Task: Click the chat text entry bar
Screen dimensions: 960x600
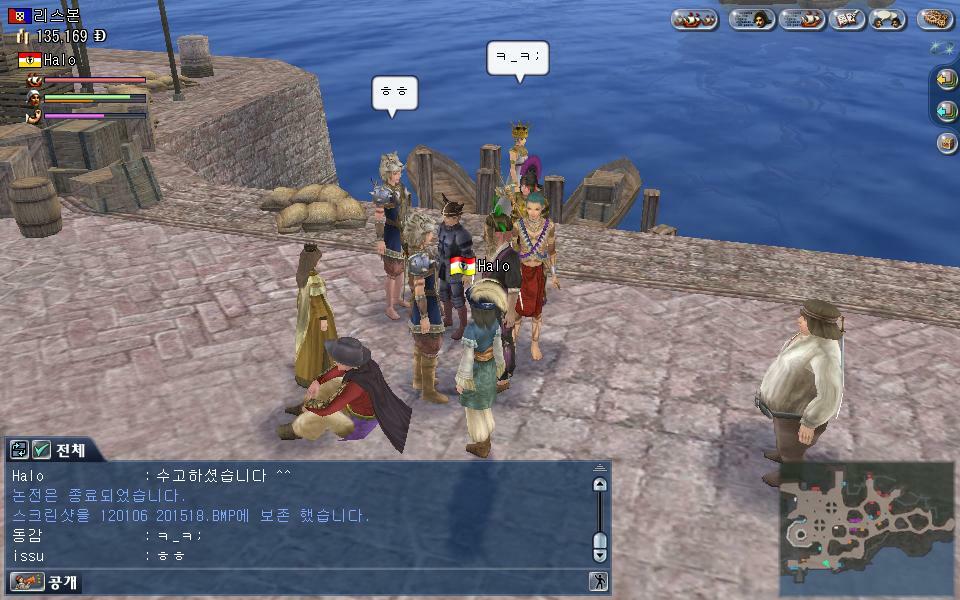Action: click(330, 581)
